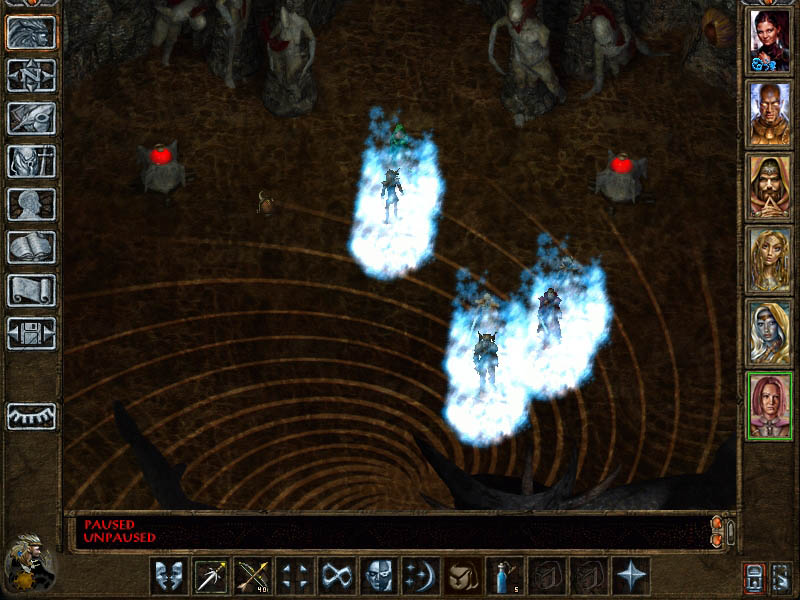800x600 pixels.
Task: Select the blue-skinned hooded woman portrait
Action: [x=769, y=333]
